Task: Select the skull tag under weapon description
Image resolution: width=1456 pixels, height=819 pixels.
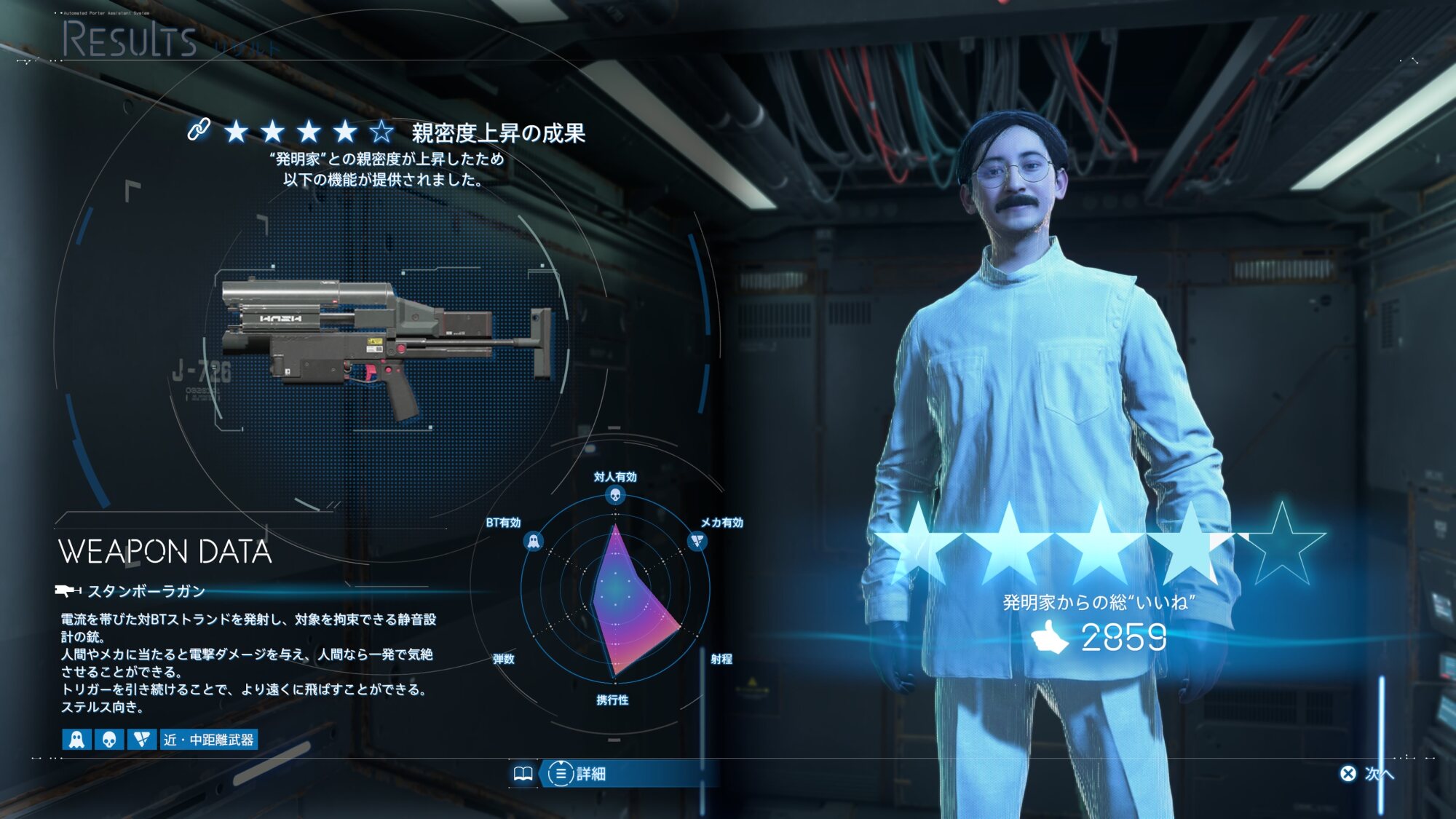Action: tap(109, 740)
